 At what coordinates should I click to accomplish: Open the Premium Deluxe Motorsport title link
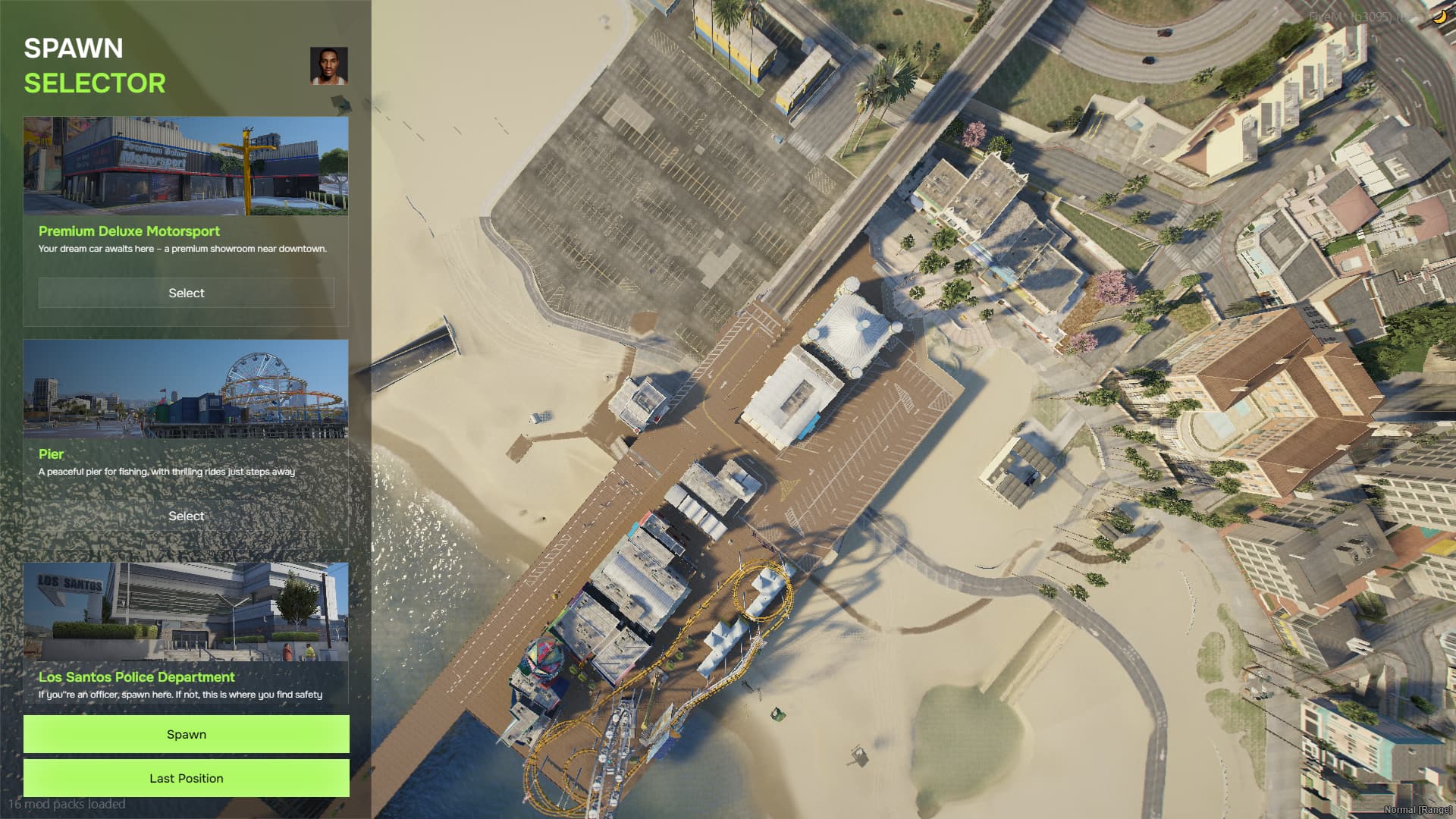129,231
